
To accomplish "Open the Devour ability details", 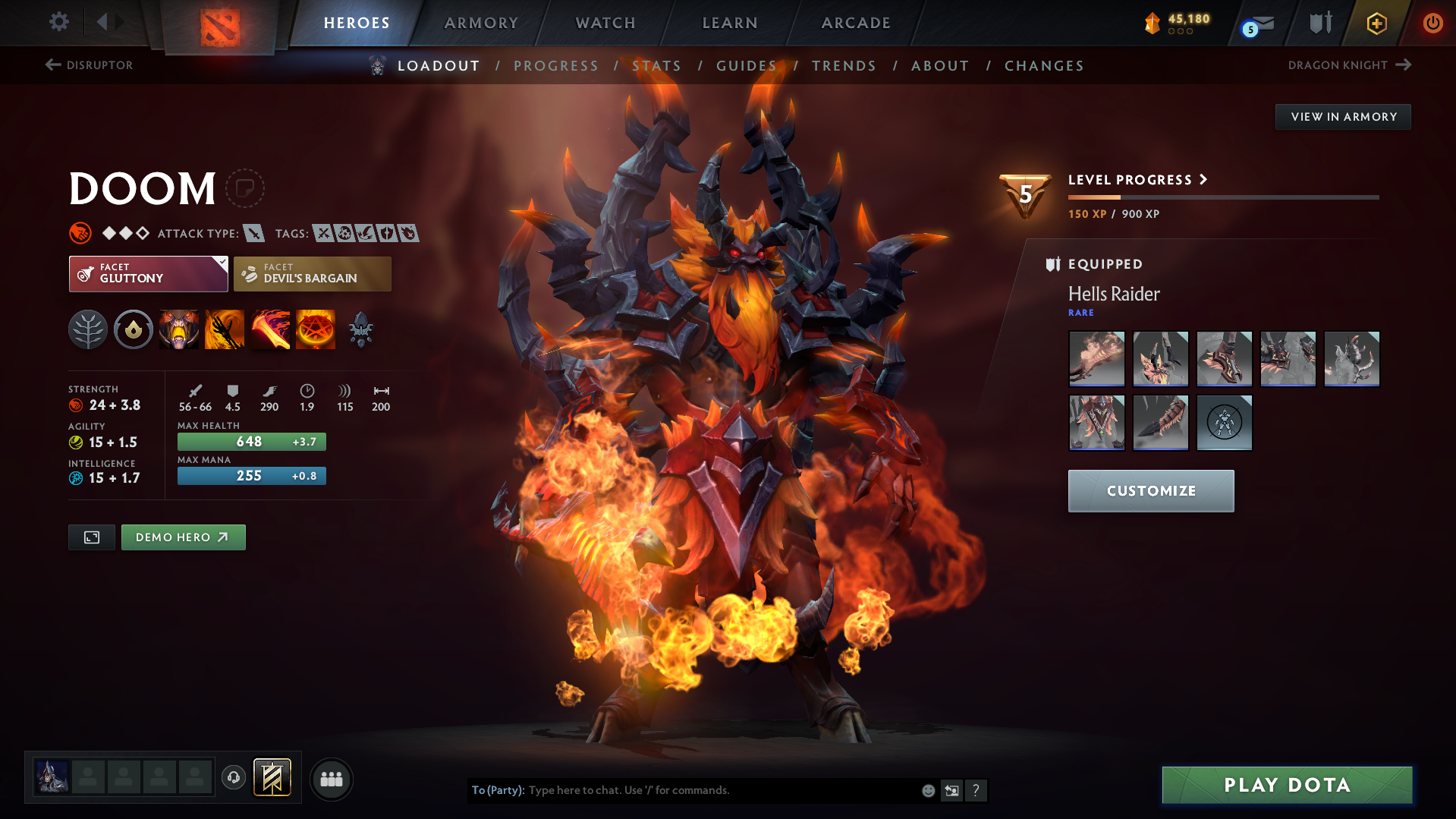I will pos(179,329).
